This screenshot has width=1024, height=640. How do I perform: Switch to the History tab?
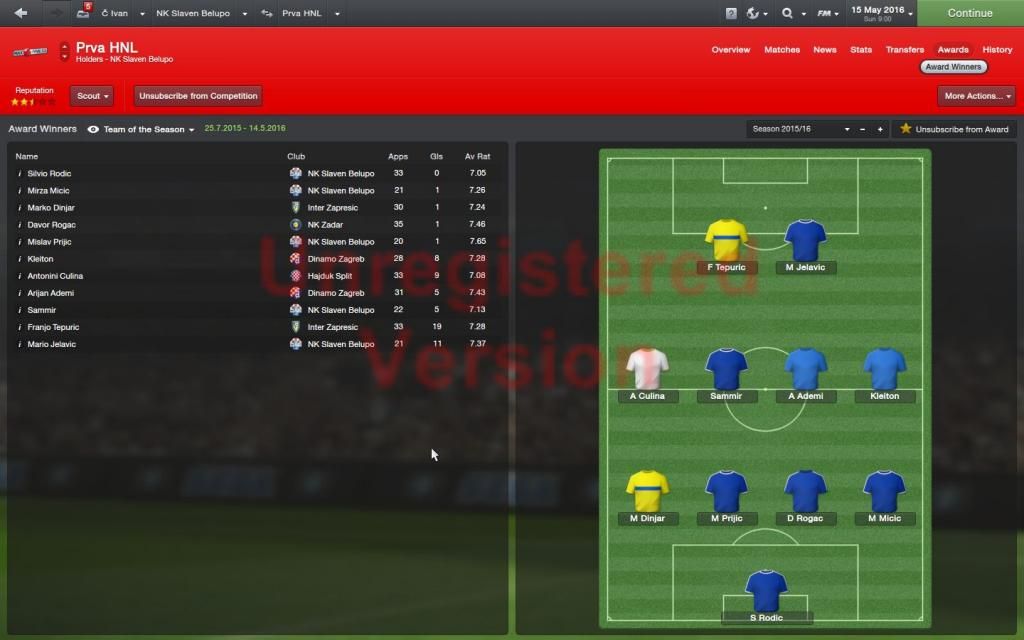click(x=996, y=50)
